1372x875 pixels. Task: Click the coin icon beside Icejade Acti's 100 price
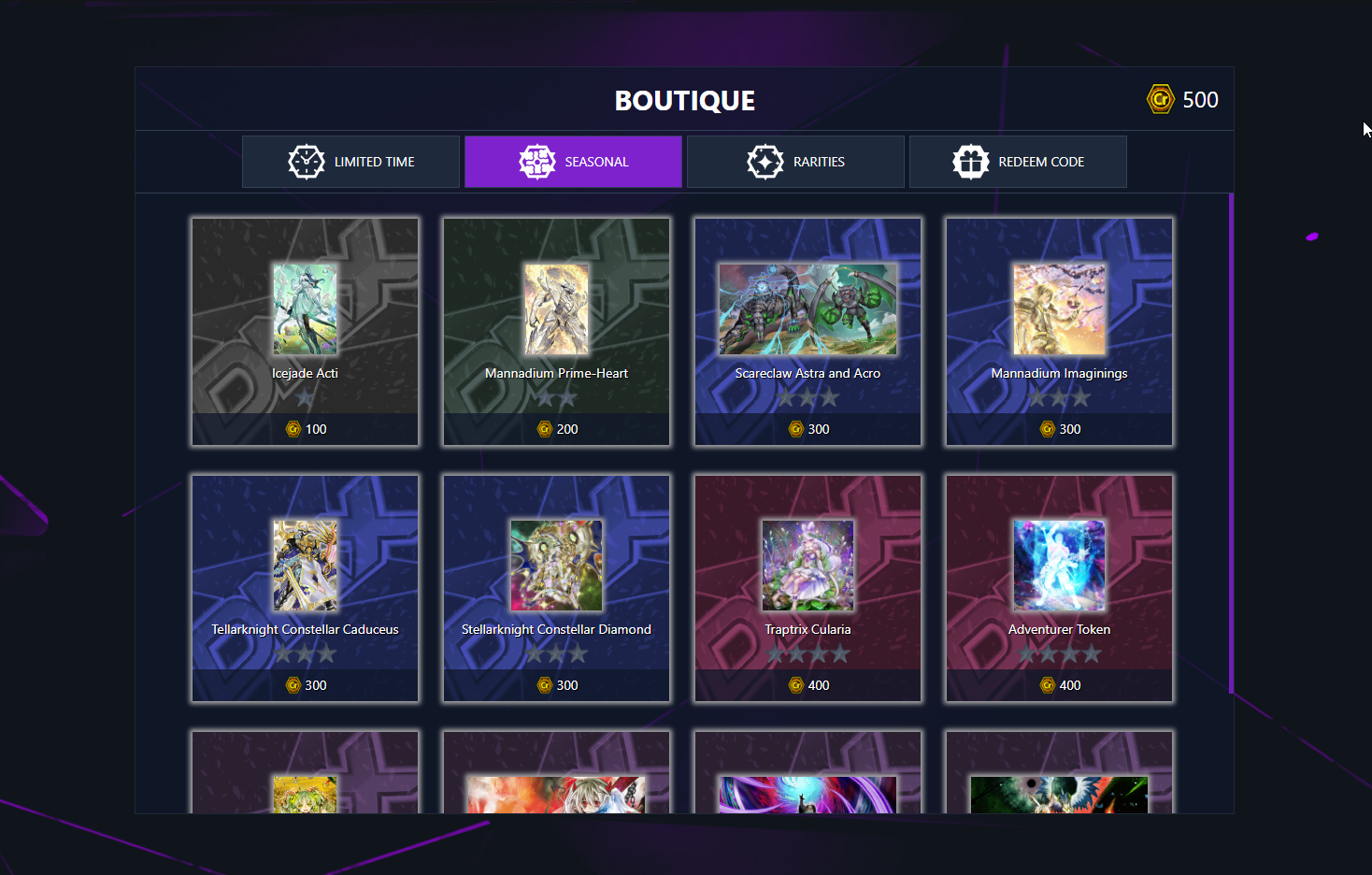(x=294, y=428)
